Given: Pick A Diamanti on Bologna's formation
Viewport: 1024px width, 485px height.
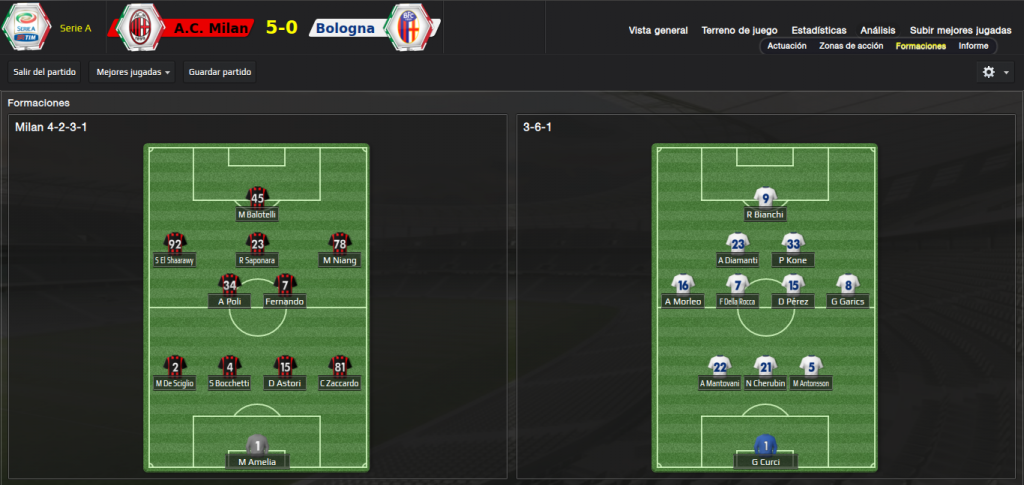Looking at the screenshot, I should 738,260.
